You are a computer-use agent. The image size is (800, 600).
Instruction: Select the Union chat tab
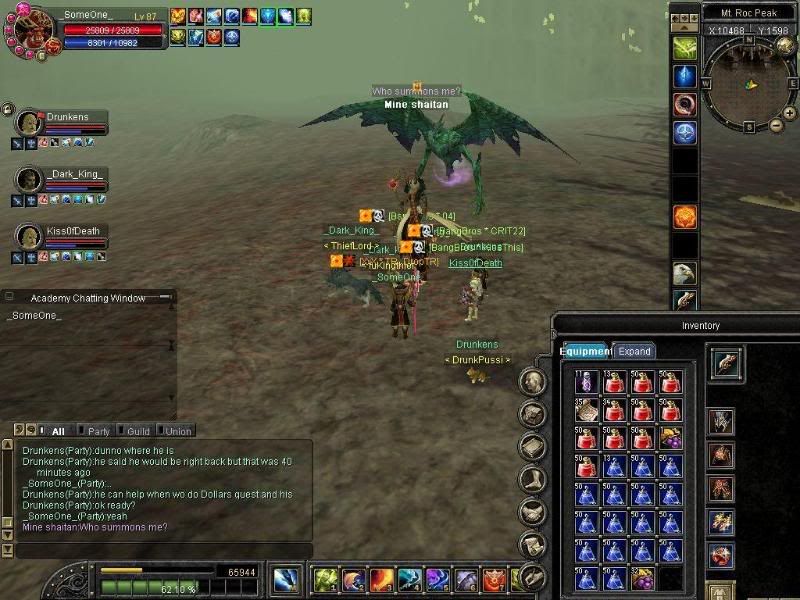[178, 431]
